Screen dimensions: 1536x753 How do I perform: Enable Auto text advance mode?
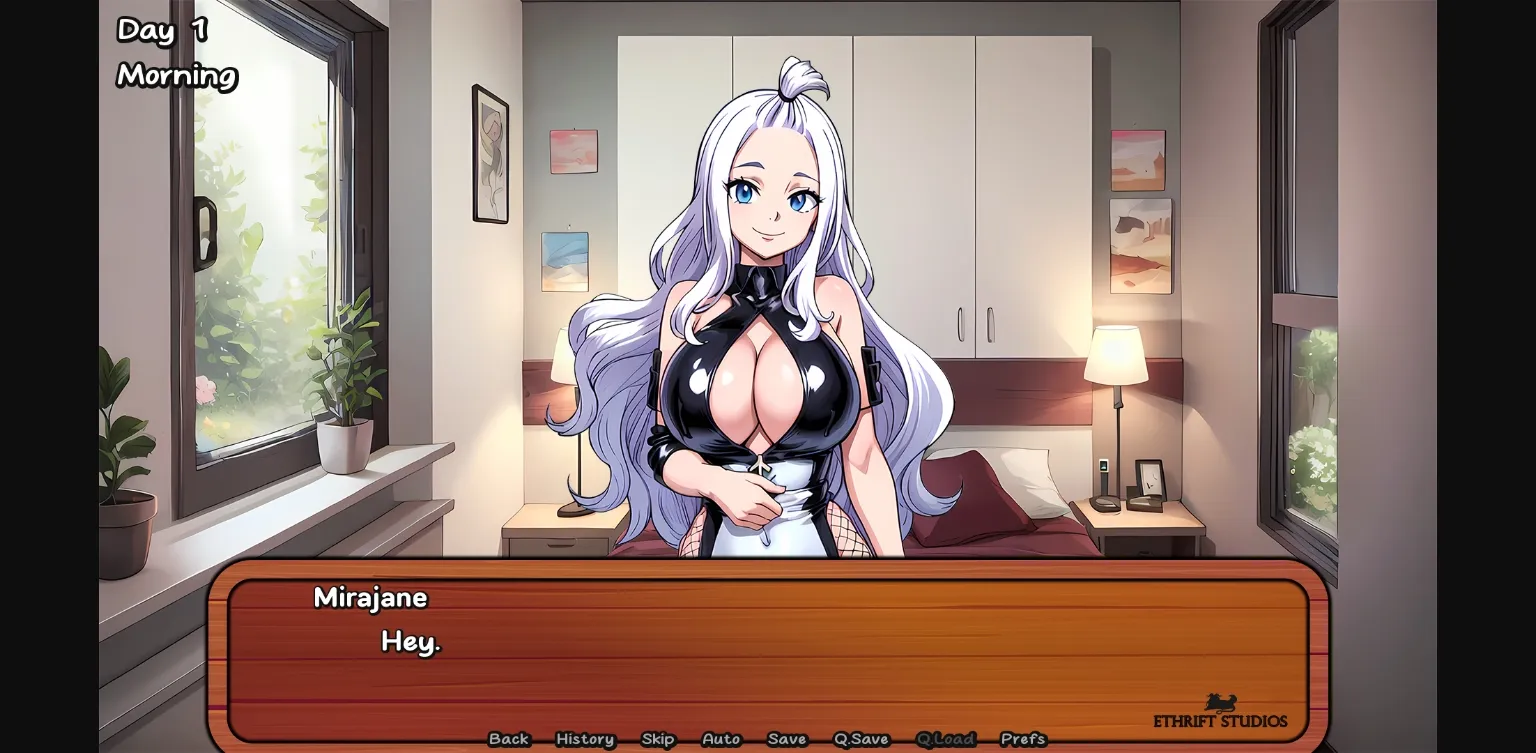click(x=720, y=739)
